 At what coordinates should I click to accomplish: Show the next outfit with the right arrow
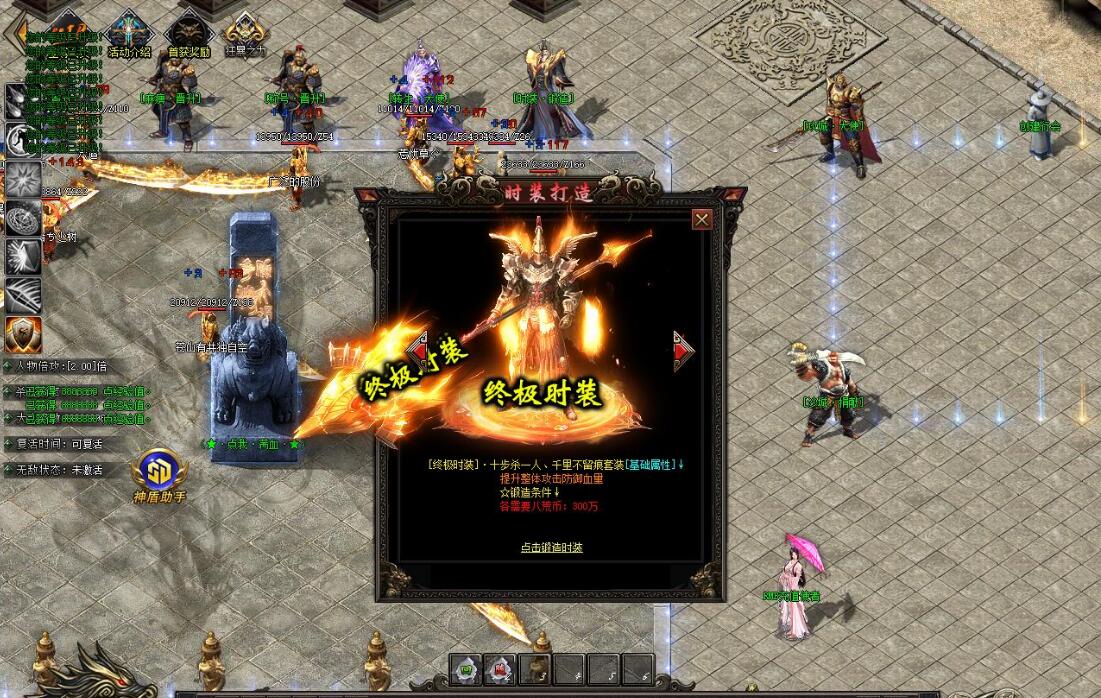684,350
